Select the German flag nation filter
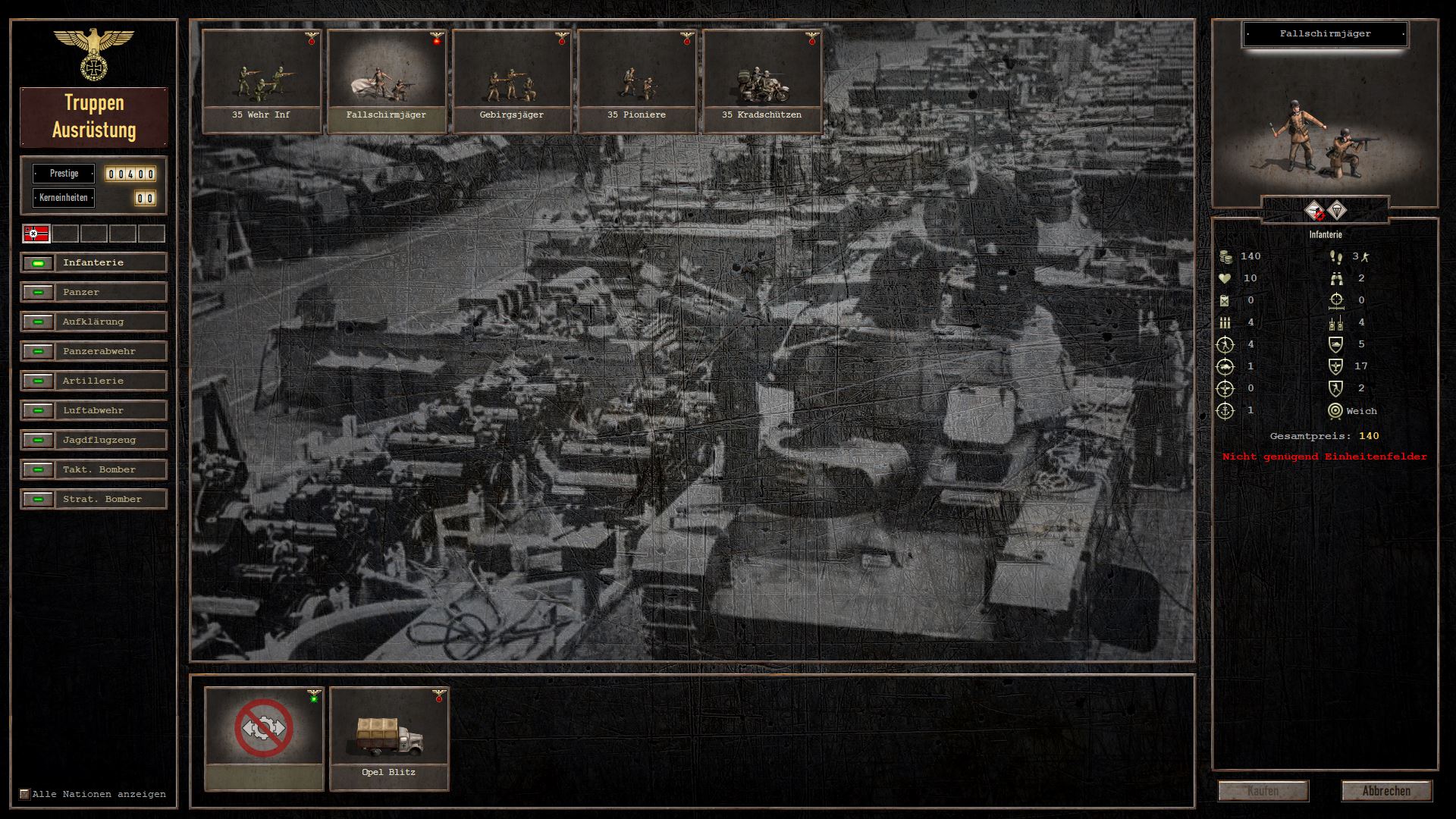Screen dimensions: 1456x819 (36, 234)
